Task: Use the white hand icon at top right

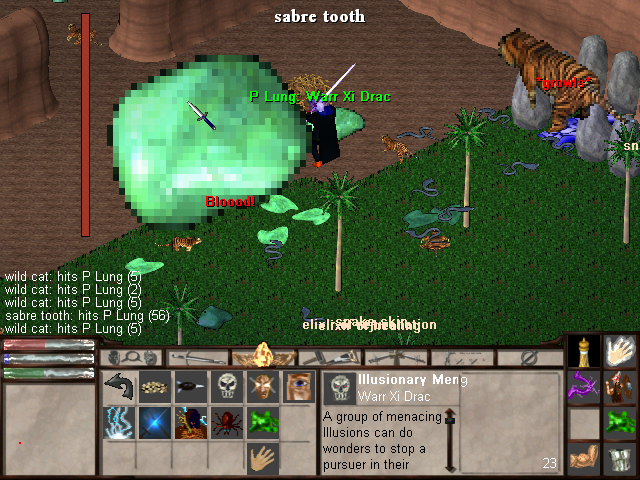Action: [x=621, y=351]
